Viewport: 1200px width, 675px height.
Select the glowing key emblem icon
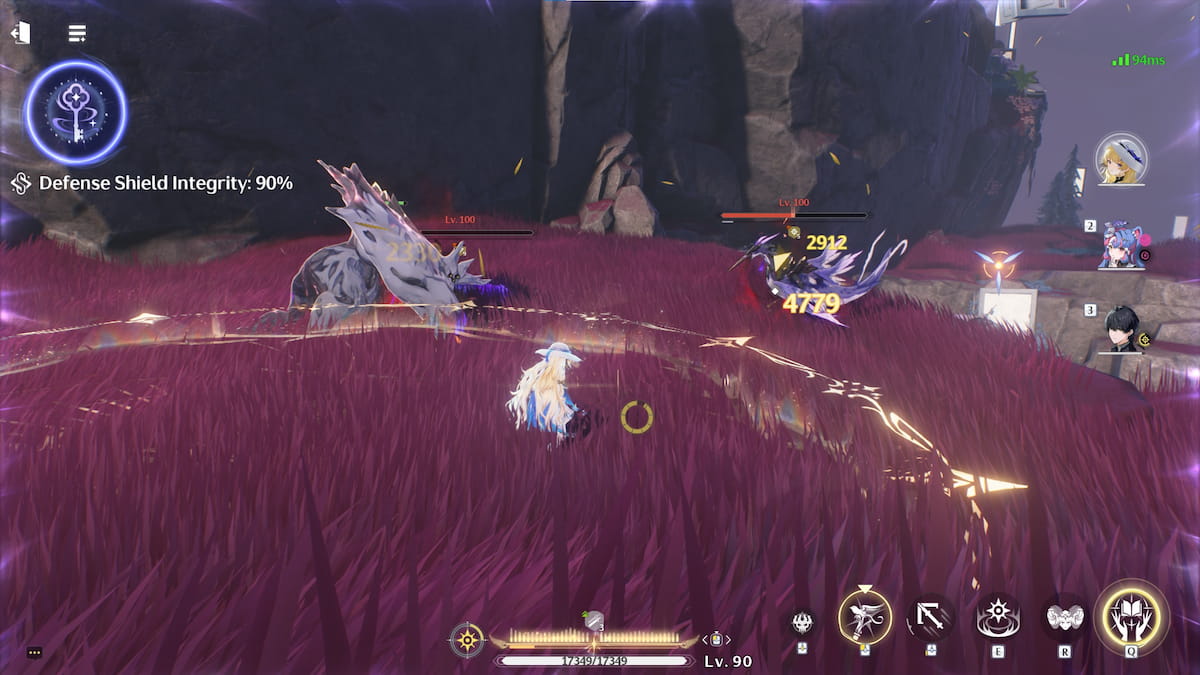(x=76, y=111)
